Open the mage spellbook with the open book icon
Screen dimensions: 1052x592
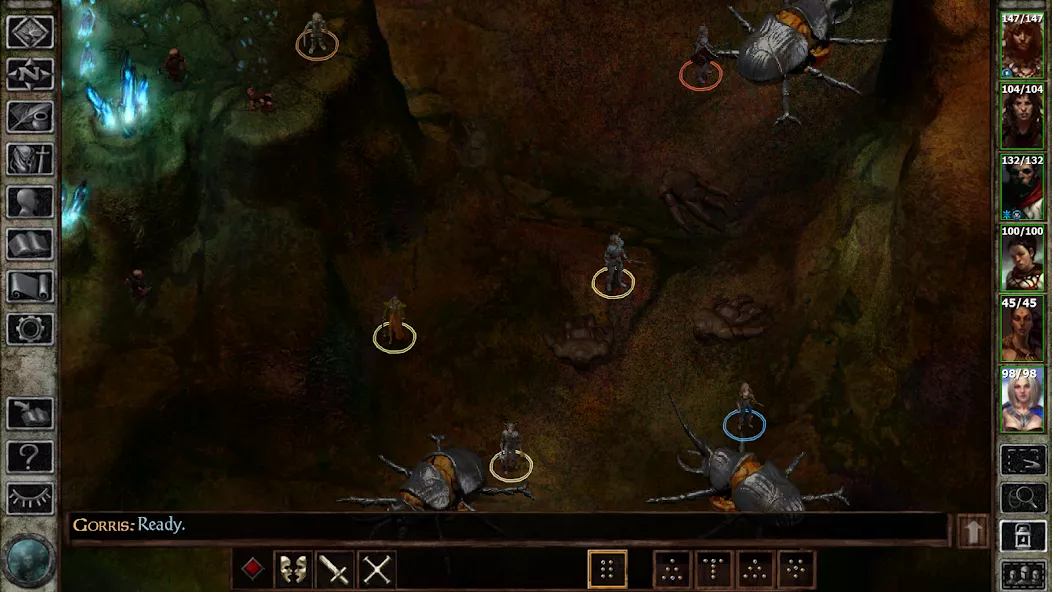pyautogui.click(x=30, y=244)
